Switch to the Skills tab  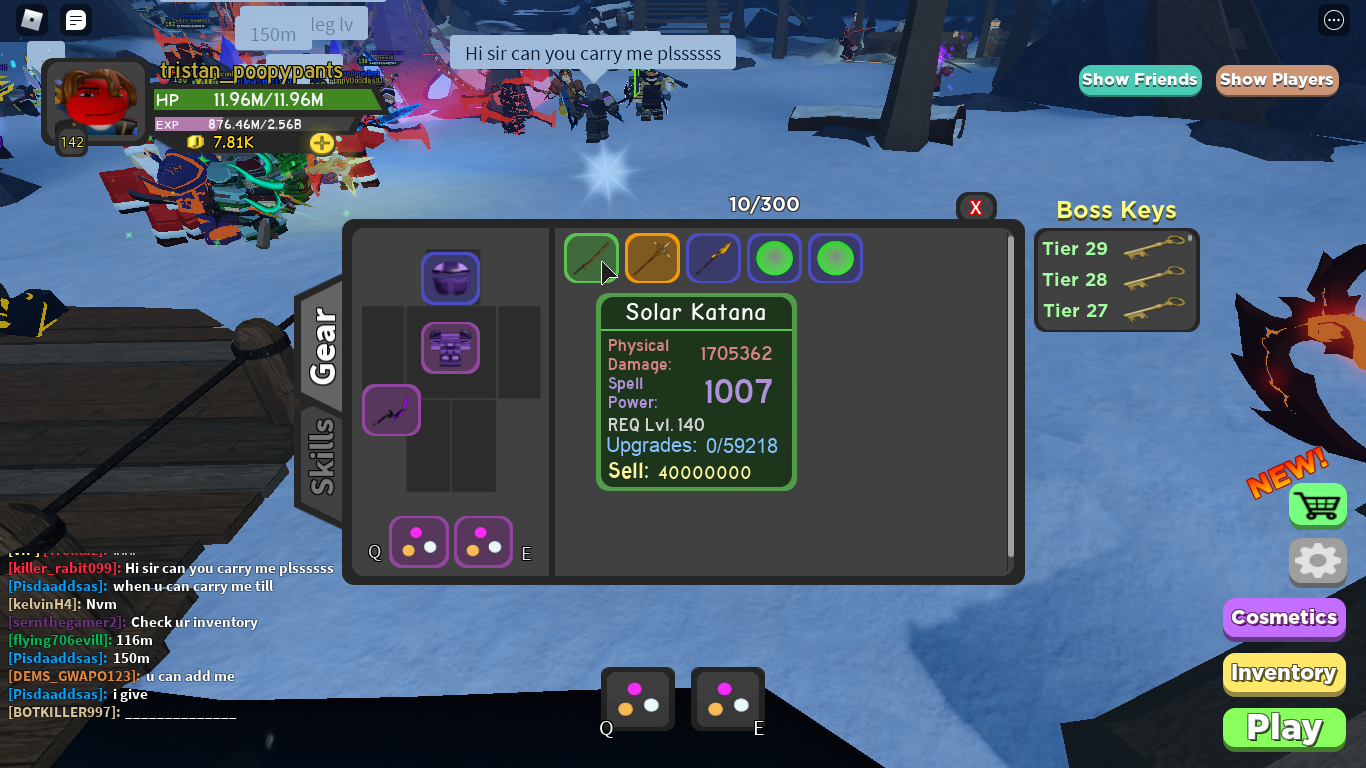(323, 456)
